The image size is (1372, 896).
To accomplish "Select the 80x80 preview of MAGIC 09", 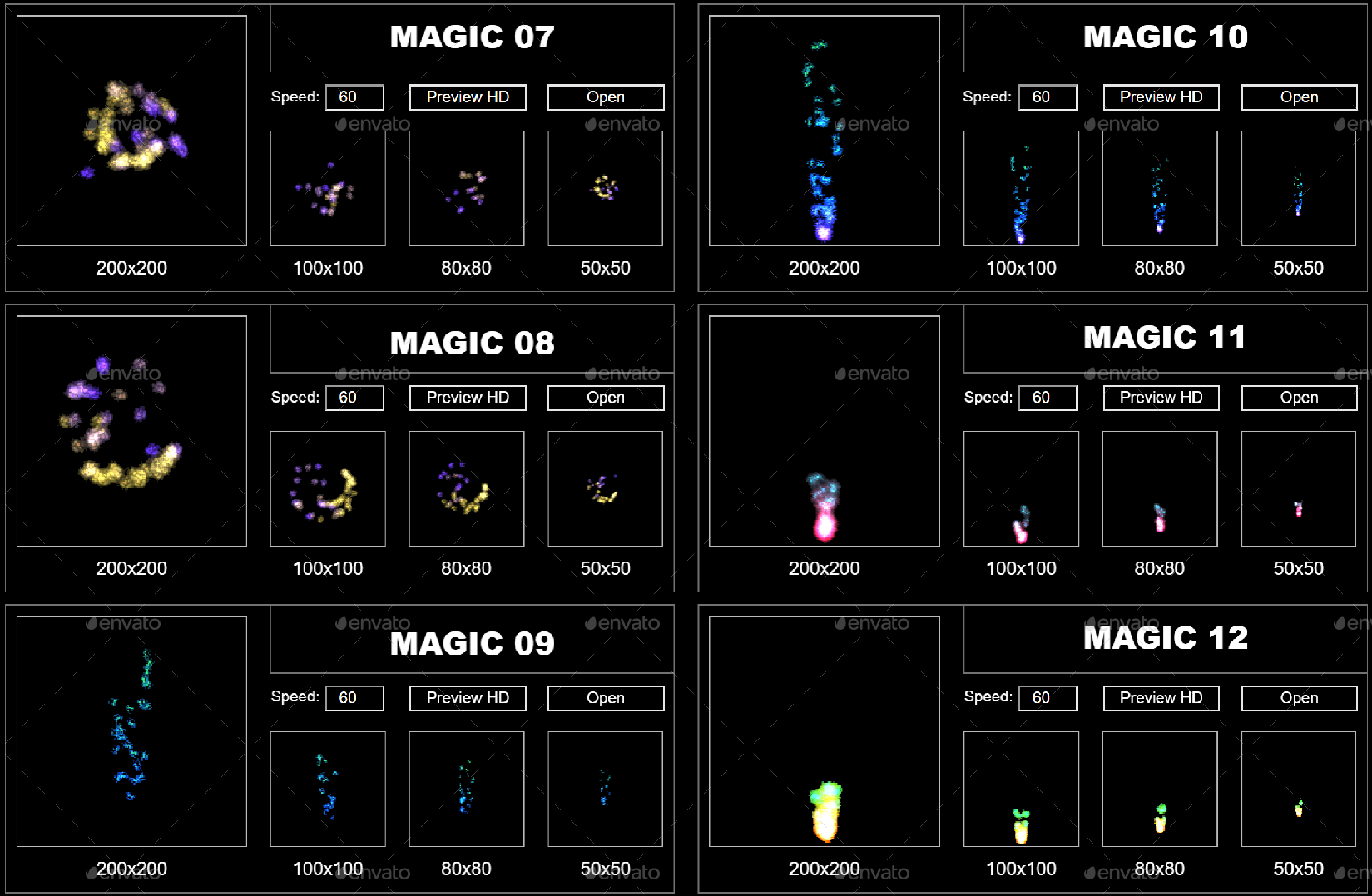I will coord(466,789).
